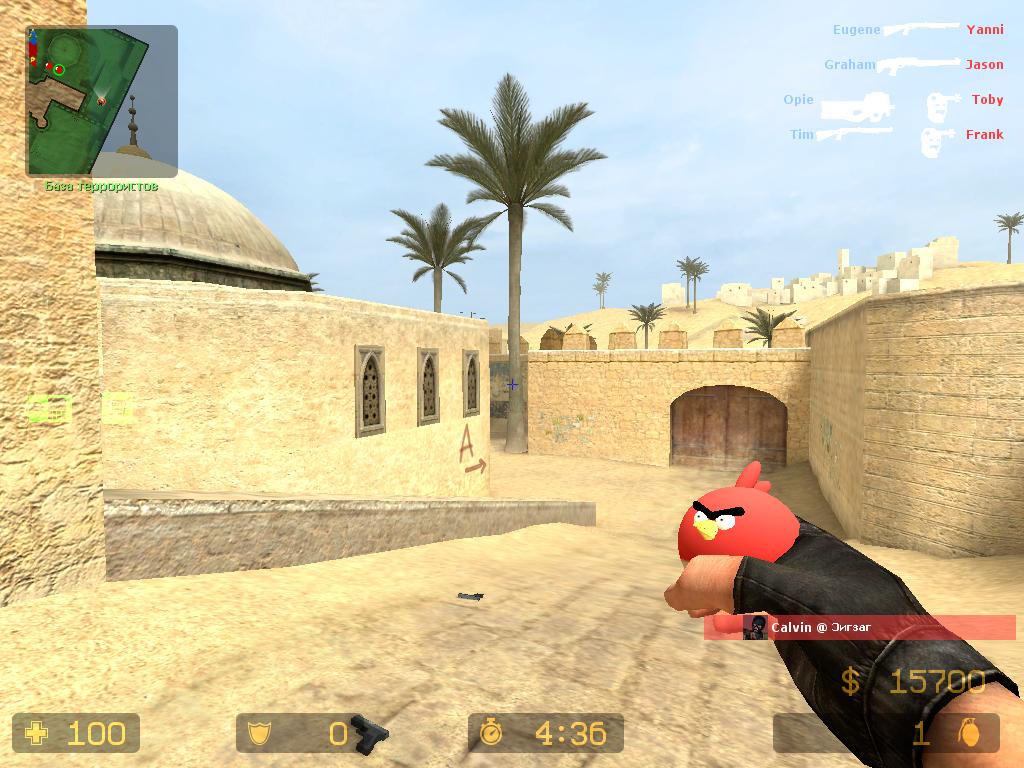This screenshot has width=1024, height=768.
Task: Select the Opie killed Toby feed entry
Action: [x=893, y=102]
